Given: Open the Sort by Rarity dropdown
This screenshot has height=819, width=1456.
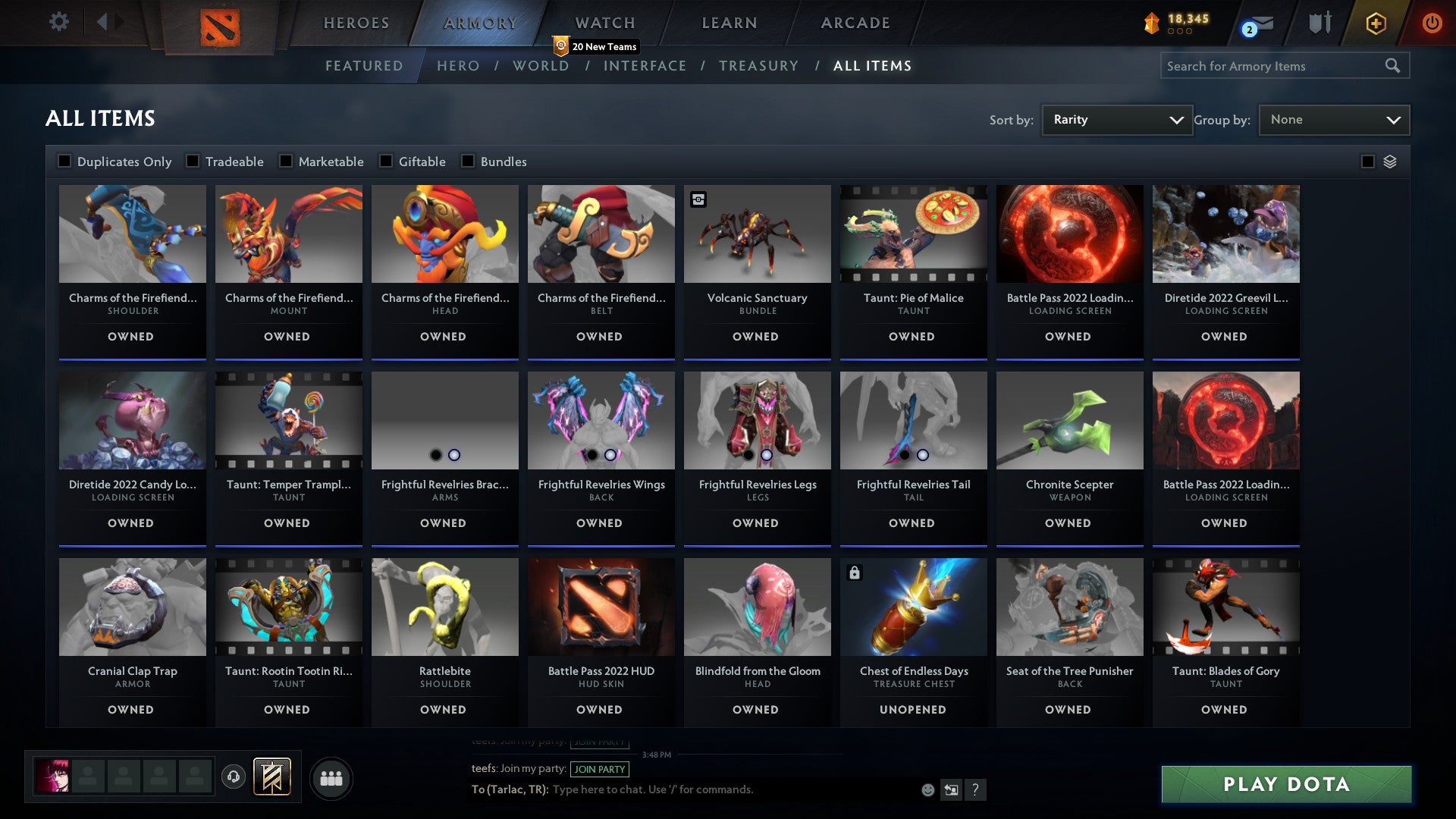Looking at the screenshot, I should coord(1116,119).
